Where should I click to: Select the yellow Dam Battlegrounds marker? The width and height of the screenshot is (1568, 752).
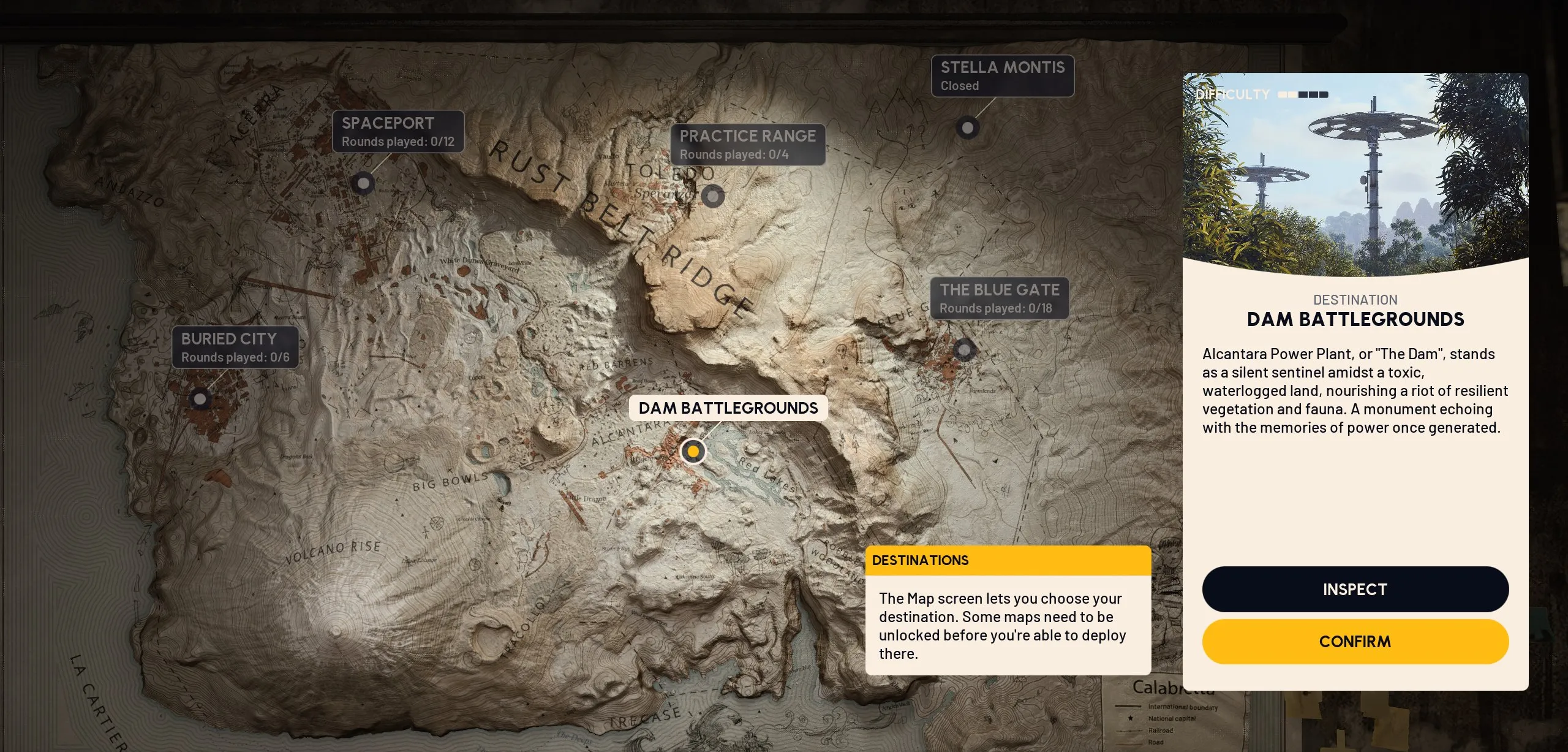point(693,452)
